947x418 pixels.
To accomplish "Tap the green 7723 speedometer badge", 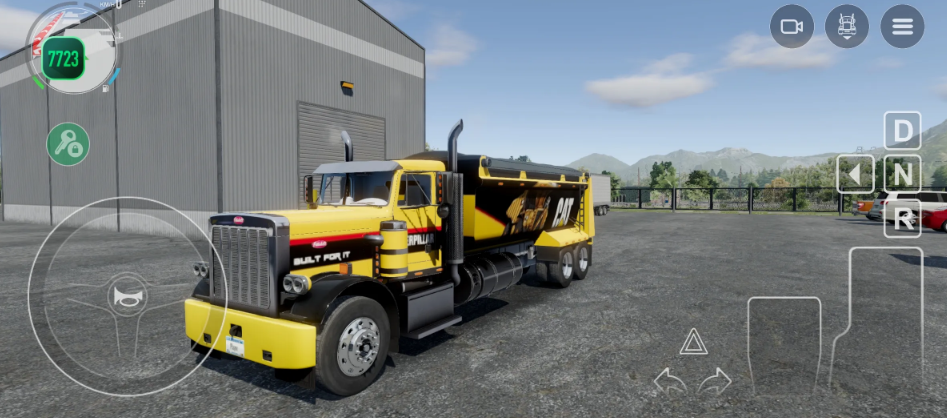I will (63, 59).
